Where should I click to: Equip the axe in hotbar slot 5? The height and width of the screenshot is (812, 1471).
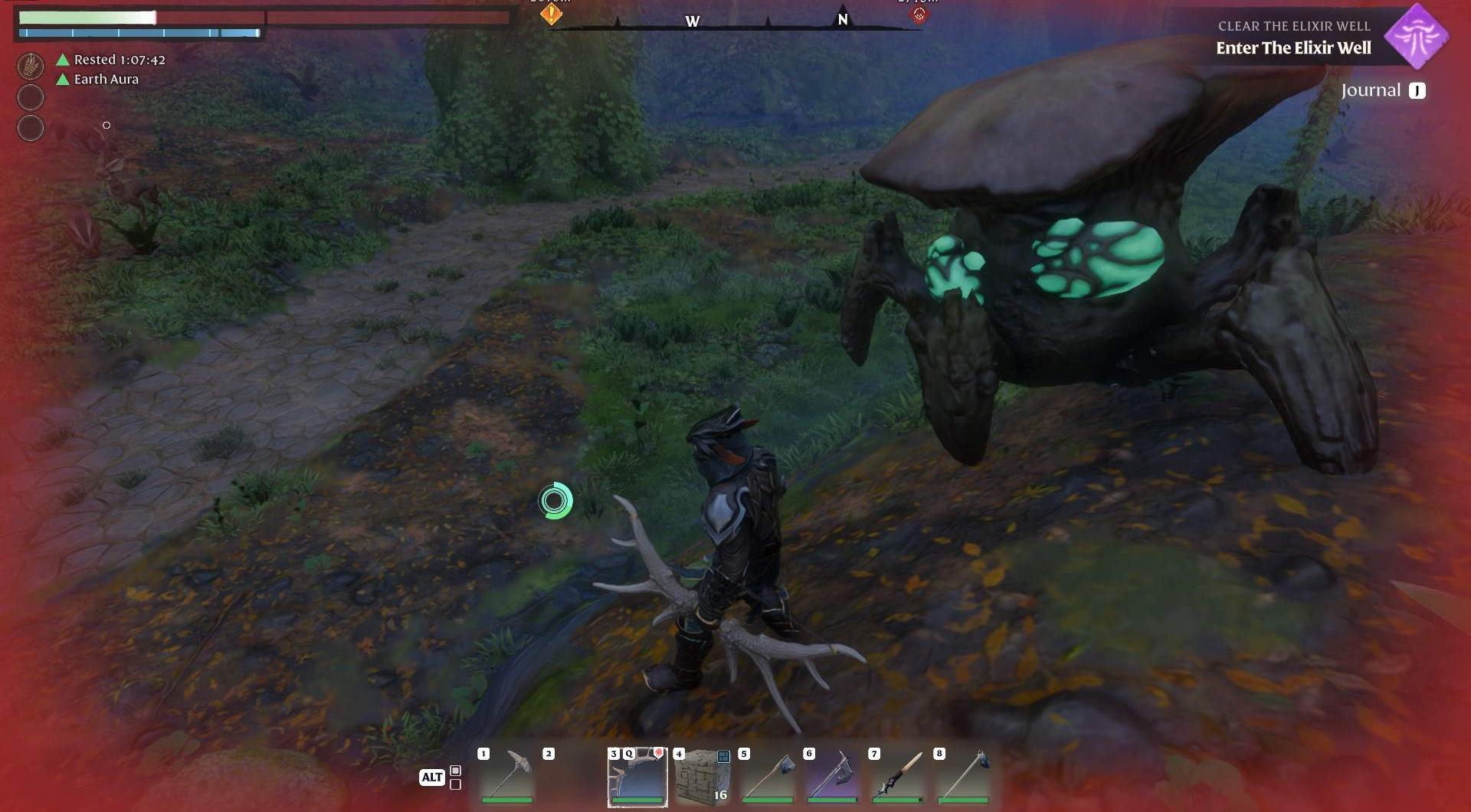pyautogui.click(x=768, y=775)
